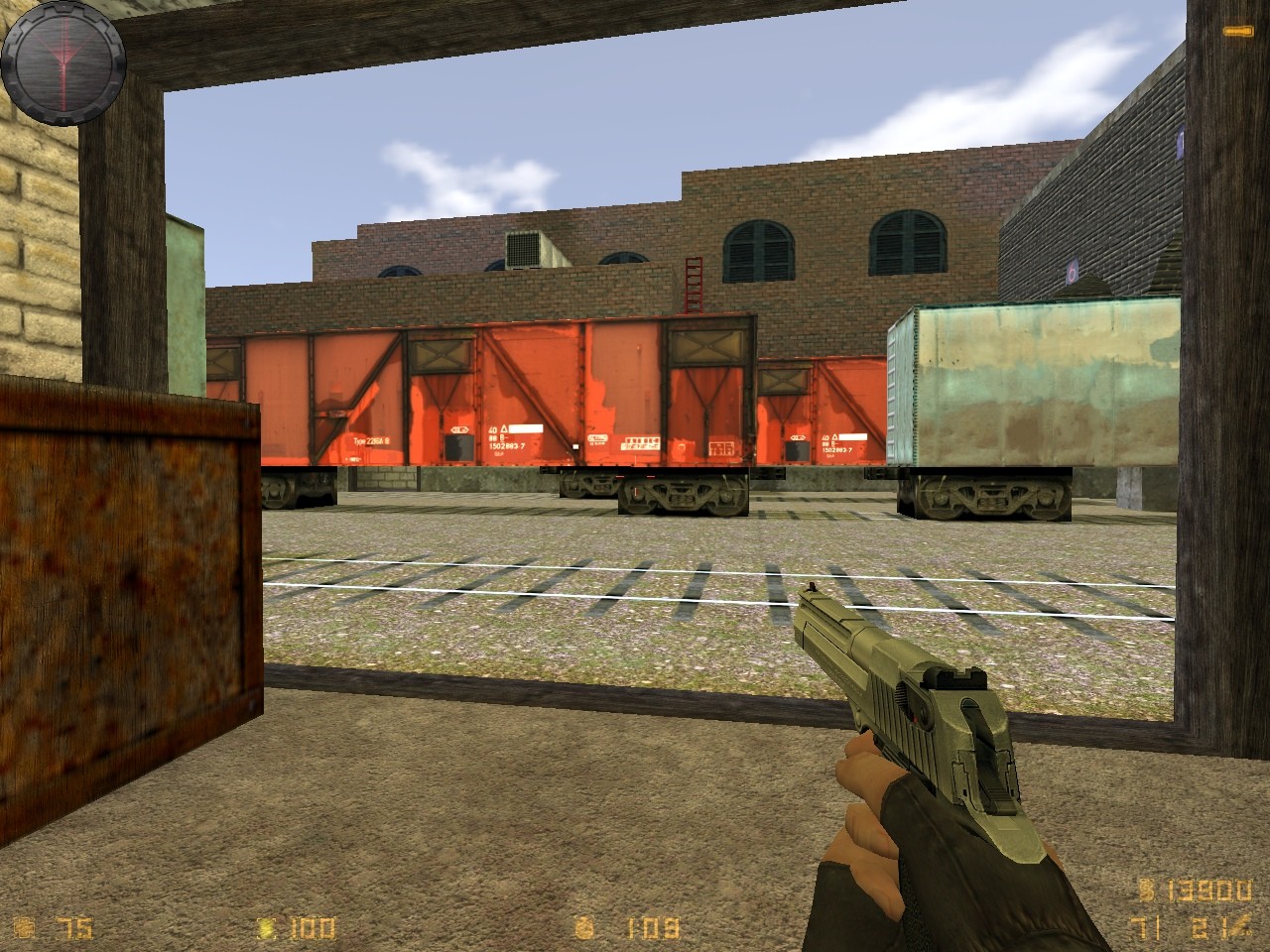Click the round timer icon next to 109
The height and width of the screenshot is (952, 1270).
pos(585,926)
